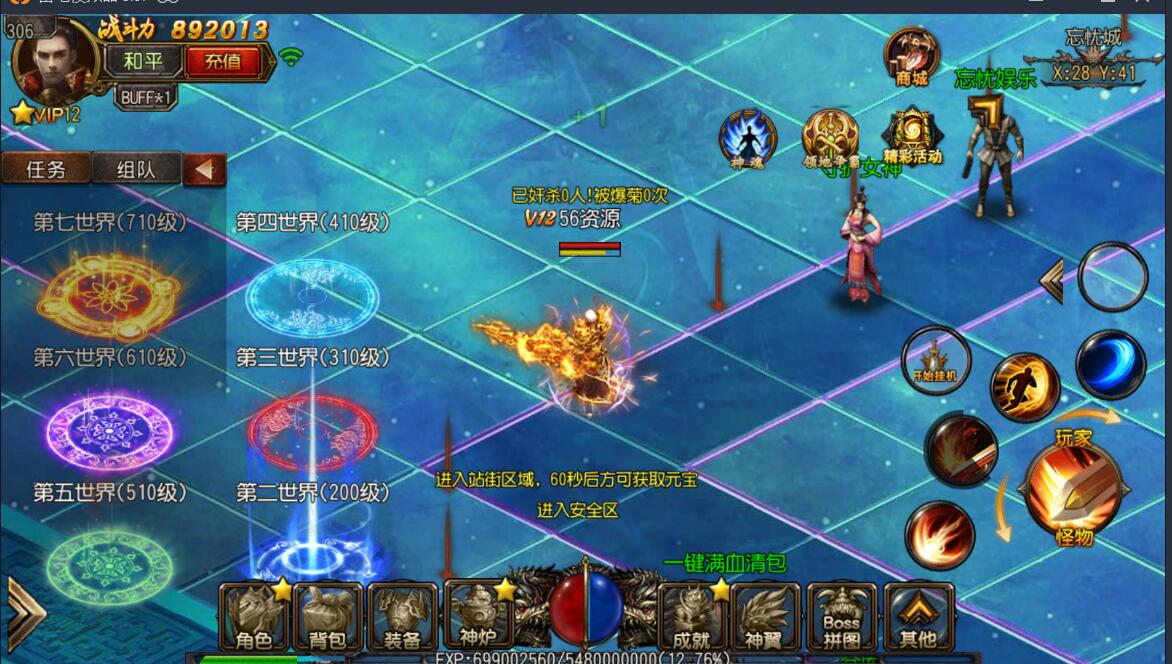Toggle the 和平 combat mode button
This screenshot has height=664, width=1172.
(x=143, y=61)
